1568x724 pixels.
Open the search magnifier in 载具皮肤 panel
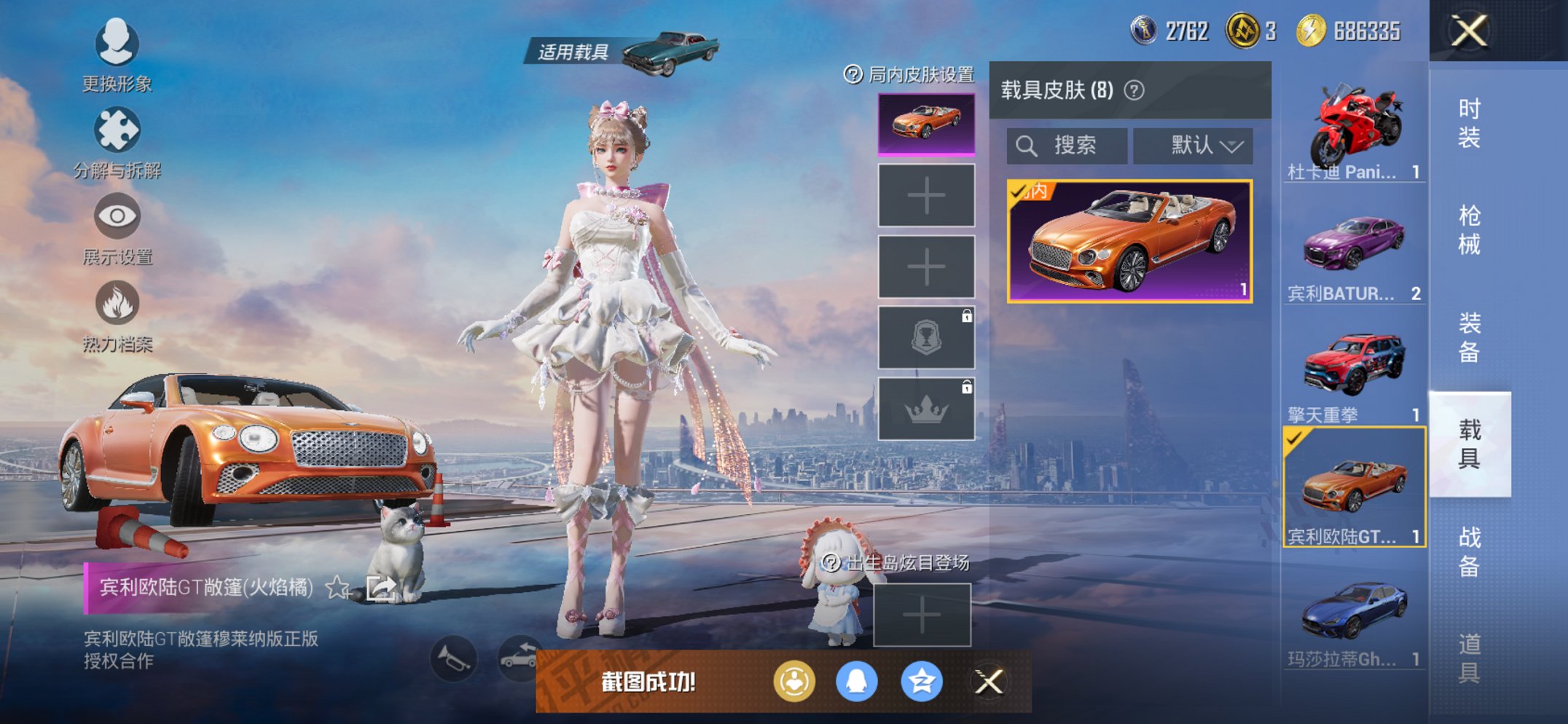pos(1028,145)
